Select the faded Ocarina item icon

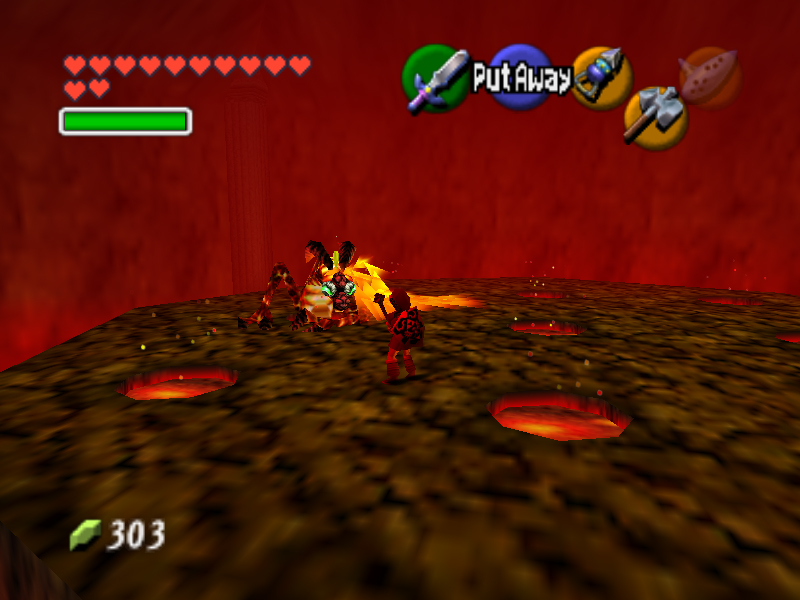(x=709, y=75)
